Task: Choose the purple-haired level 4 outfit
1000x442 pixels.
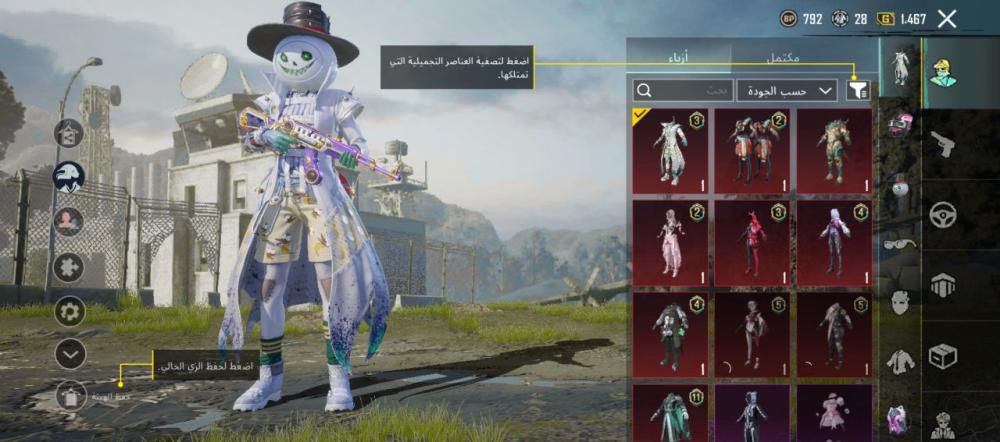Action: point(834,239)
